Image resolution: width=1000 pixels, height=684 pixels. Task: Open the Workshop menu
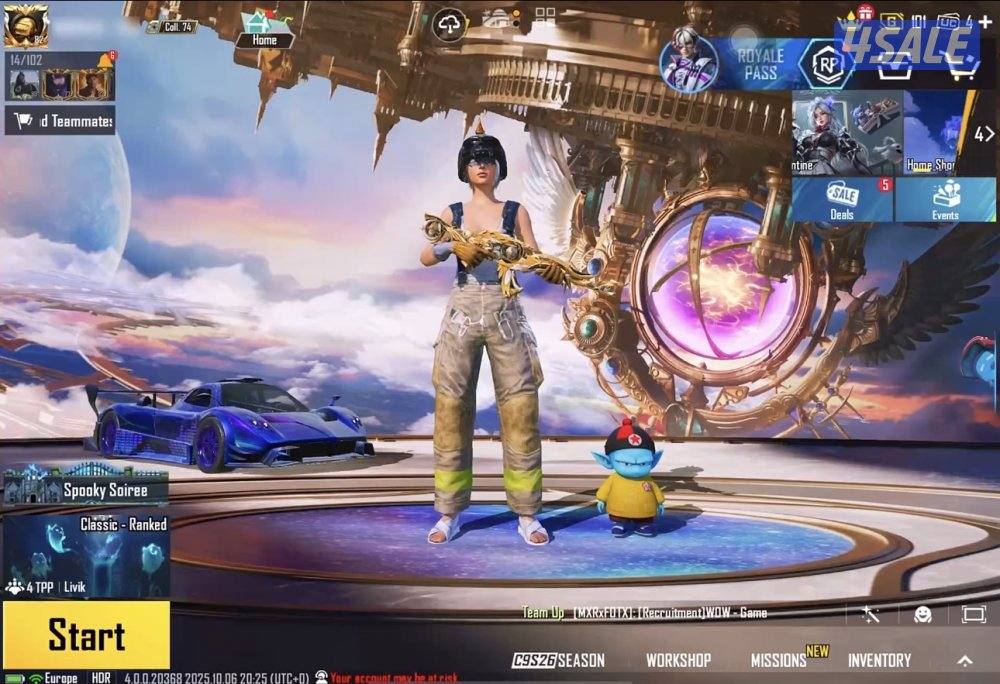pos(678,660)
